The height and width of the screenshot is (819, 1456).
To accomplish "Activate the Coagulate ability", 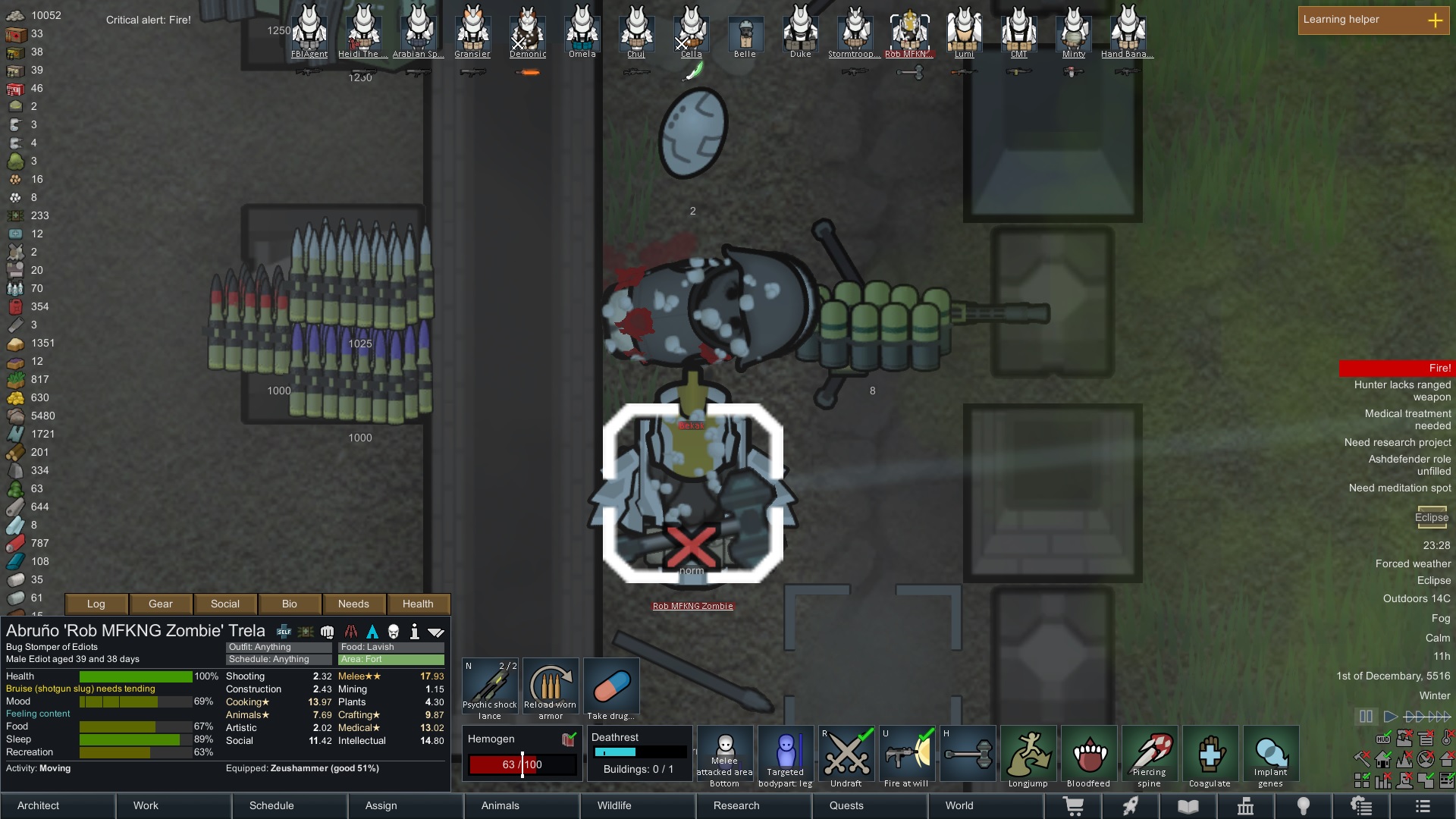I will tap(1210, 757).
